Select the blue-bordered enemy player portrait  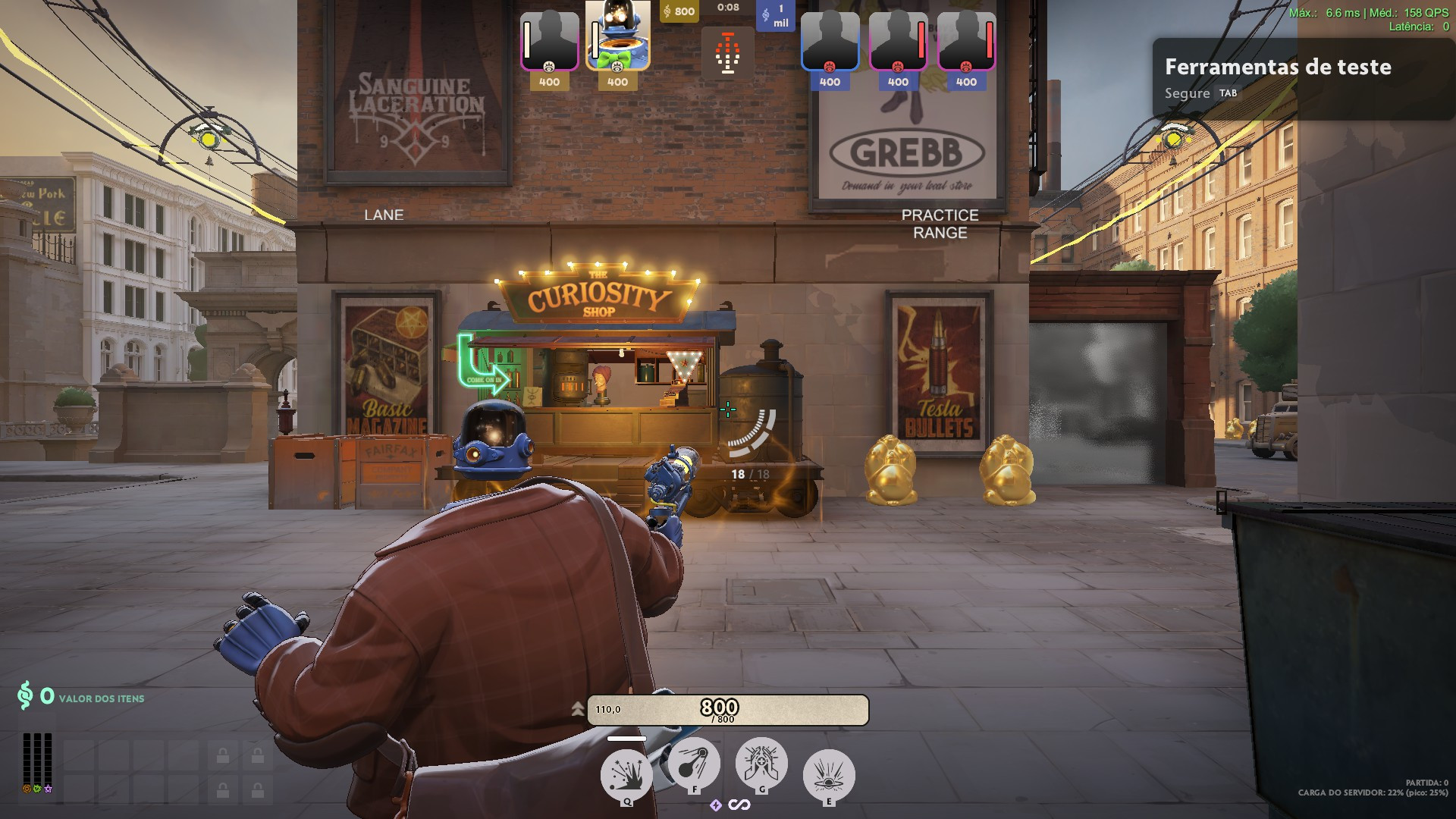point(830,42)
